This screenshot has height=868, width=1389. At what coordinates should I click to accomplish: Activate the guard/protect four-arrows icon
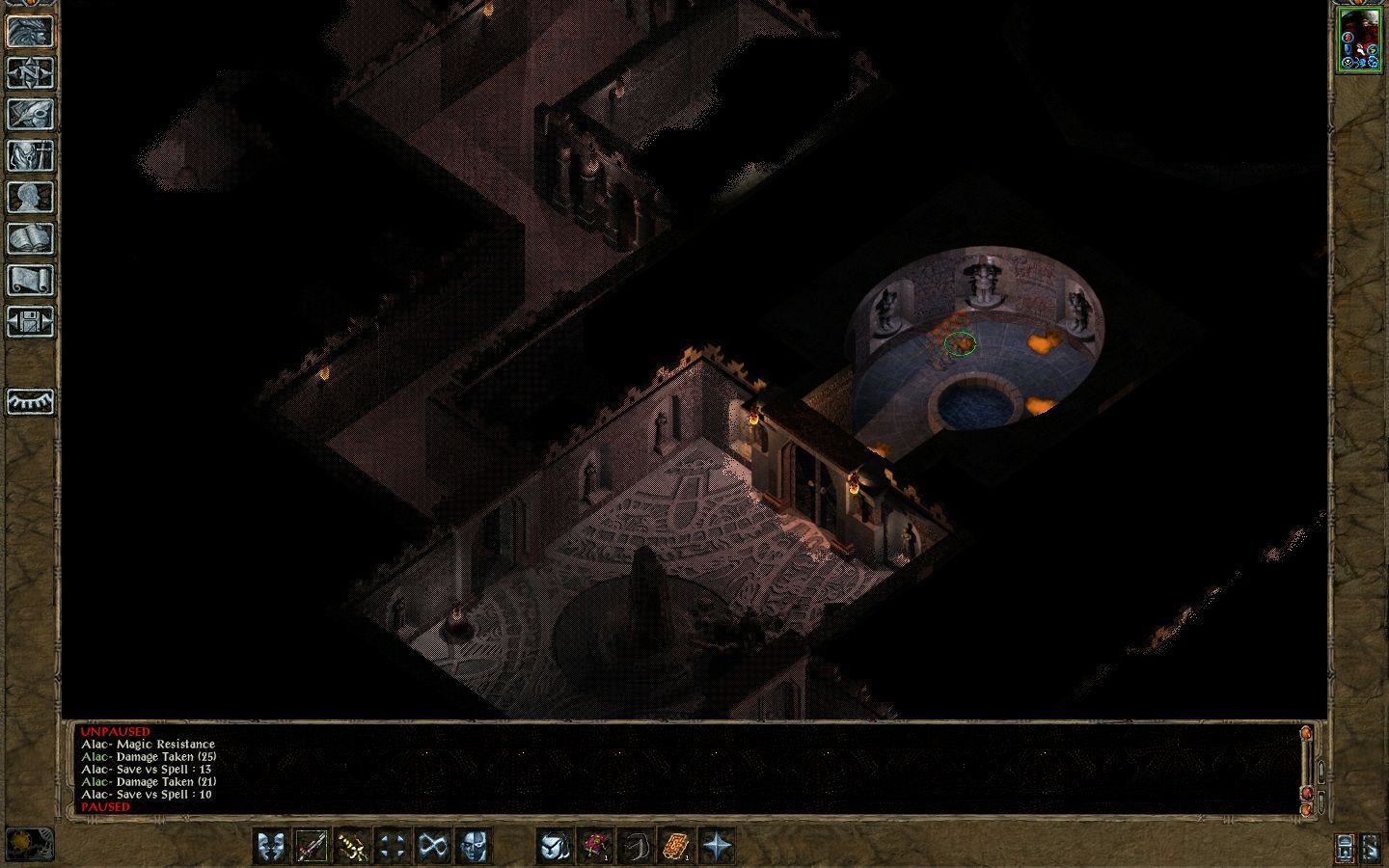[x=392, y=847]
